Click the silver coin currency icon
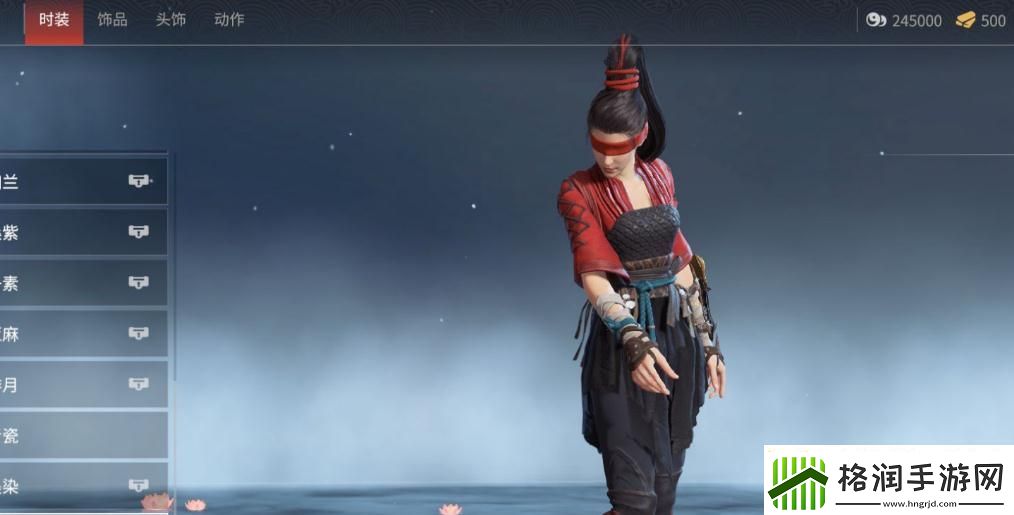This screenshot has width=1014, height=515. point(876,20)
